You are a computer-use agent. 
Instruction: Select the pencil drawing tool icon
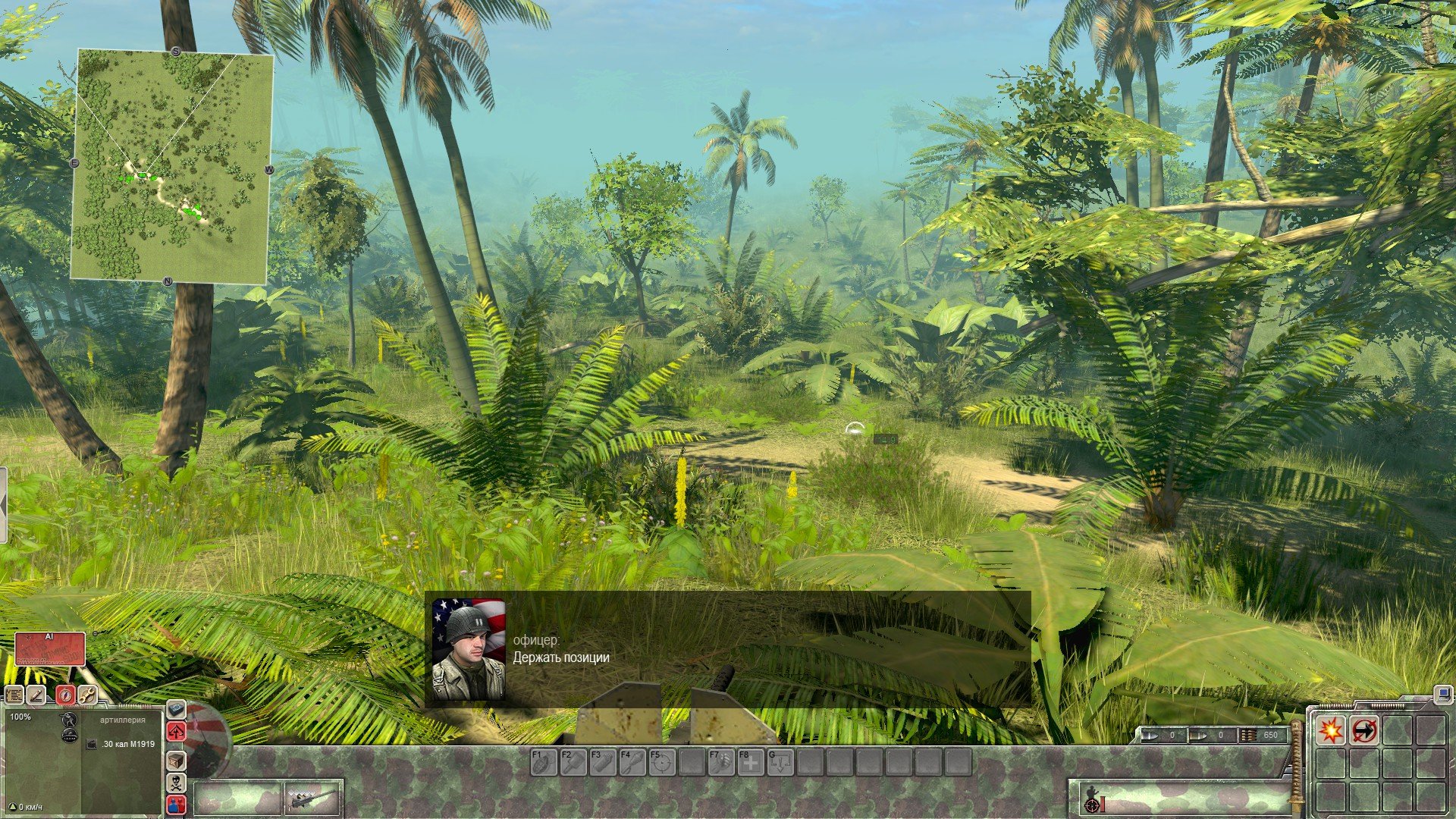point(36,694)
